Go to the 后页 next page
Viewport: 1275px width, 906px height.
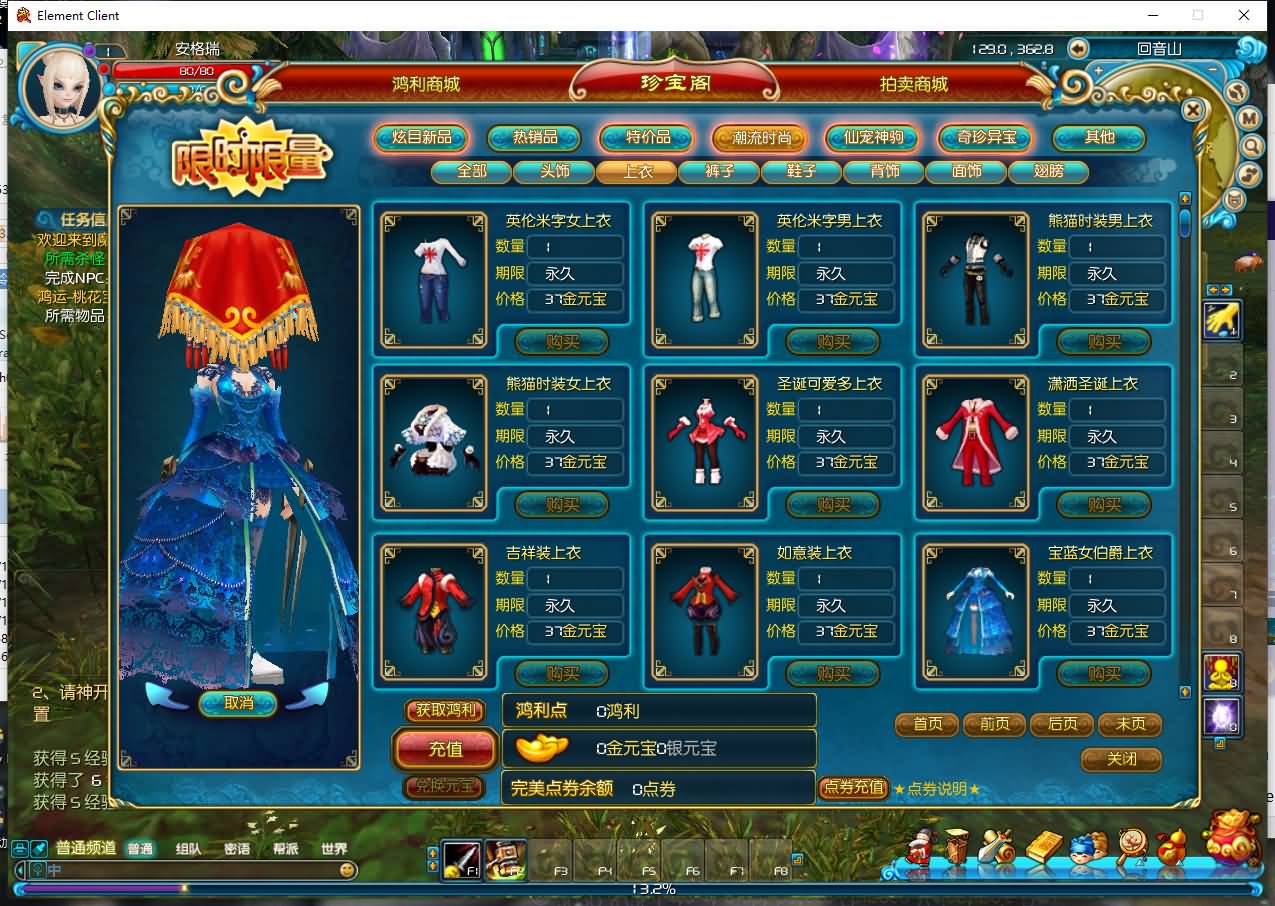point(1062,724)
